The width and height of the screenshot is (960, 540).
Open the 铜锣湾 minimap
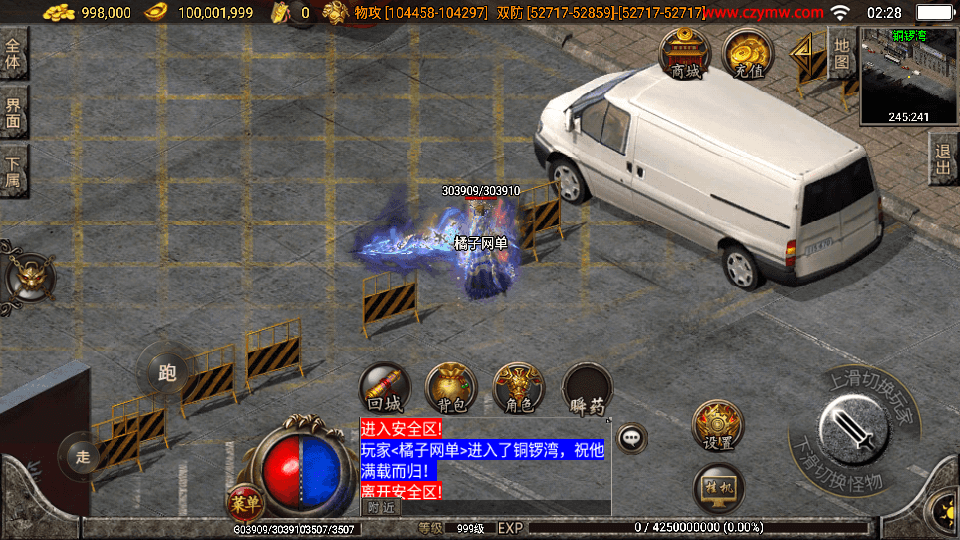point(908,73)
